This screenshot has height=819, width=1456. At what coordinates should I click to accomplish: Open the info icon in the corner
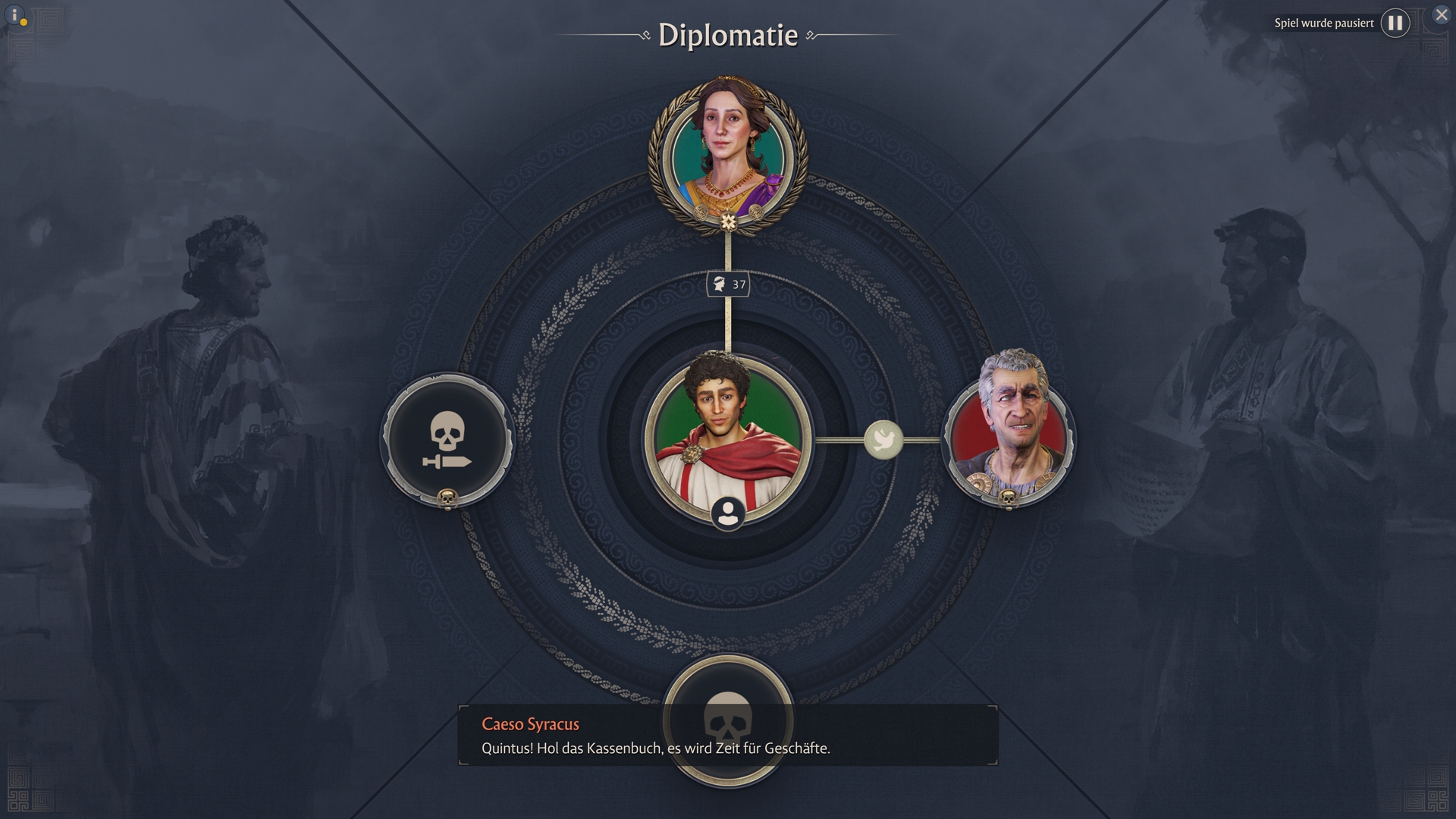pyautogui.click(x=14, y=15)
